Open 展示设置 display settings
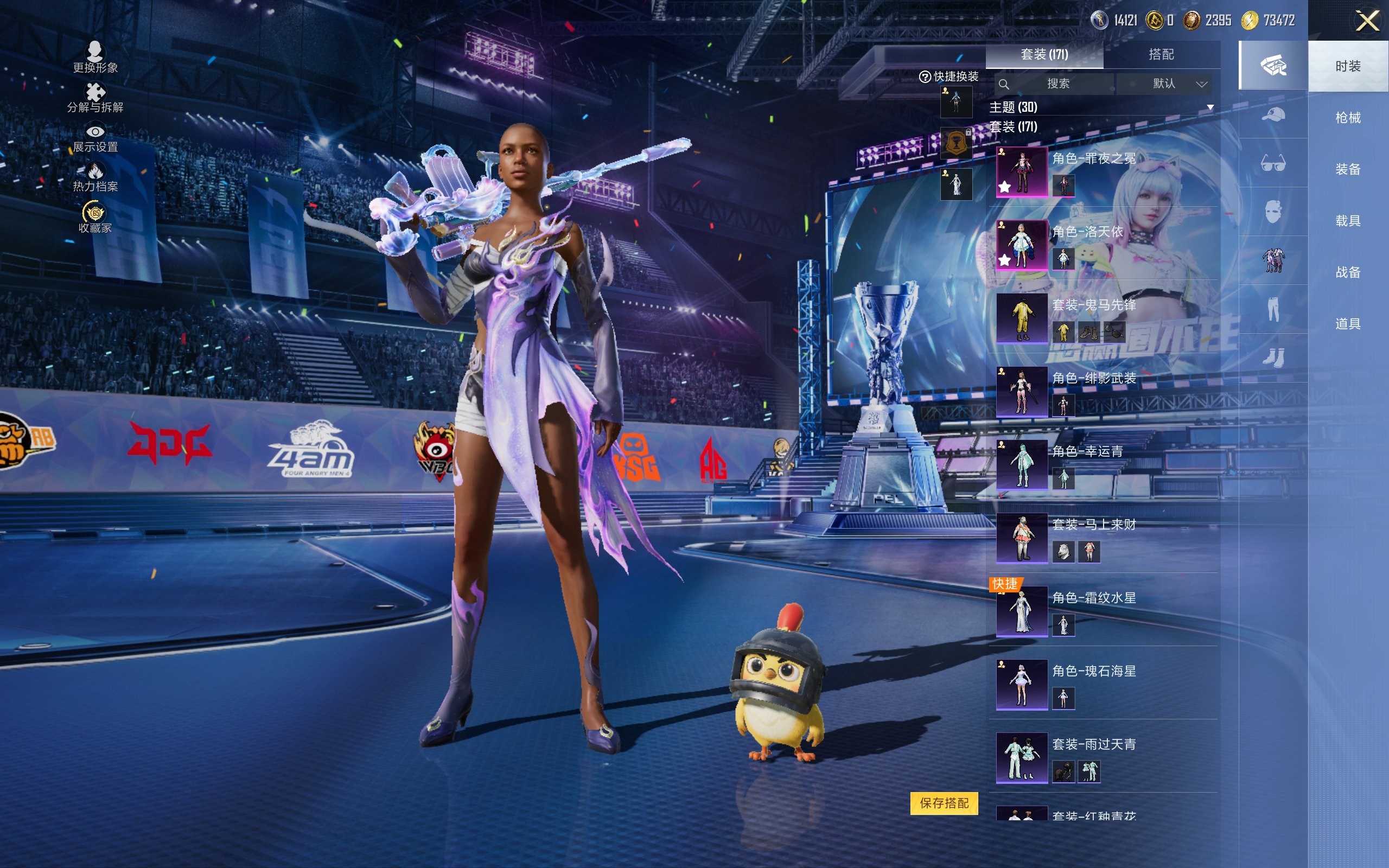 (x=95, y=138)
